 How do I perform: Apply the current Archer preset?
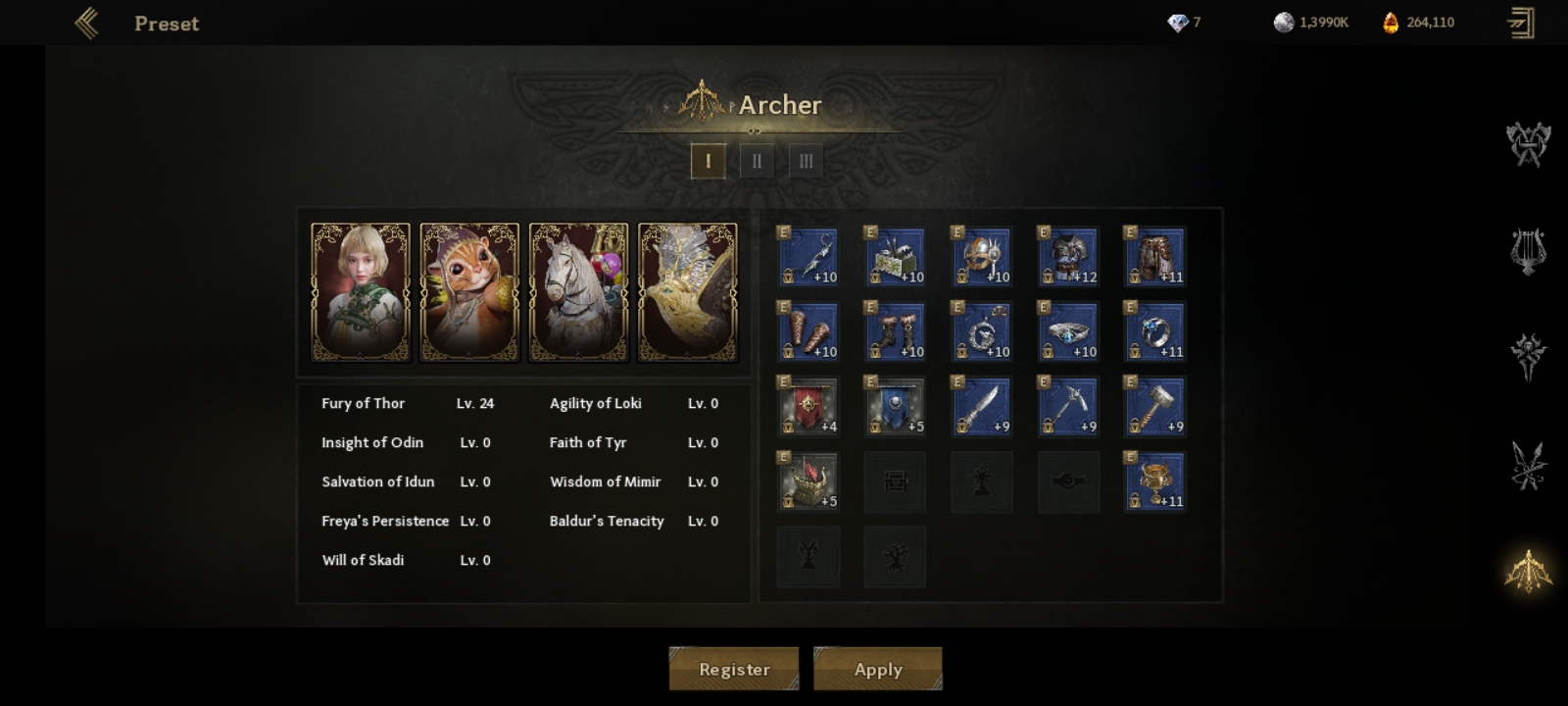tap(878, 669)
